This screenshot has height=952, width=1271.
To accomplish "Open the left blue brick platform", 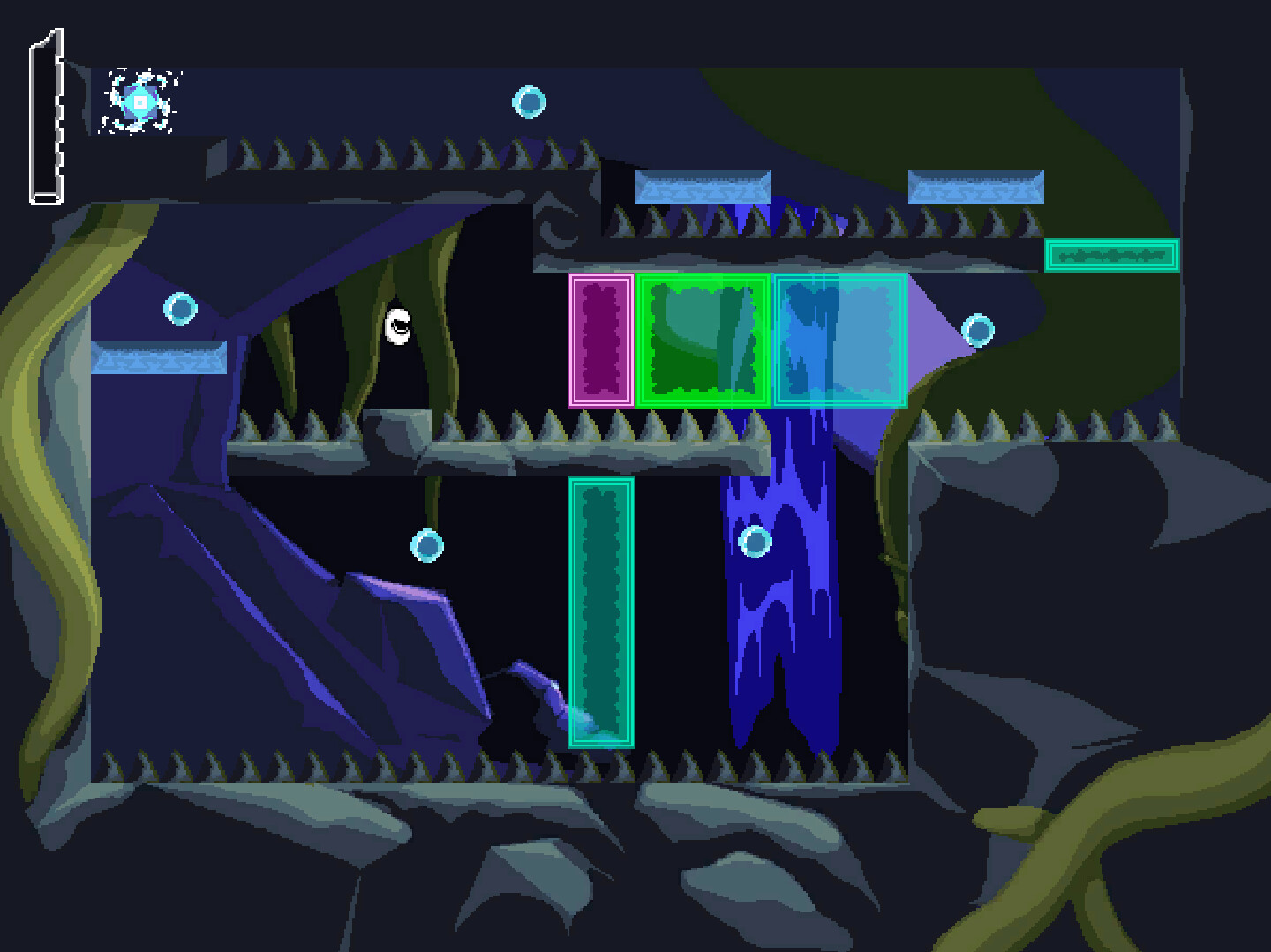I will point(155,357).
